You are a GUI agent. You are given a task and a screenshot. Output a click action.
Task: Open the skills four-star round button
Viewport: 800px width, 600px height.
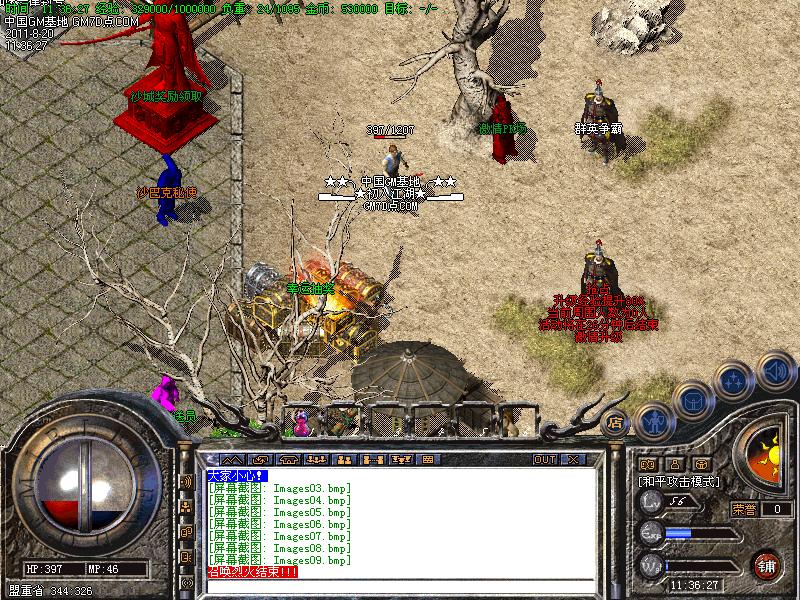[735, 382]
